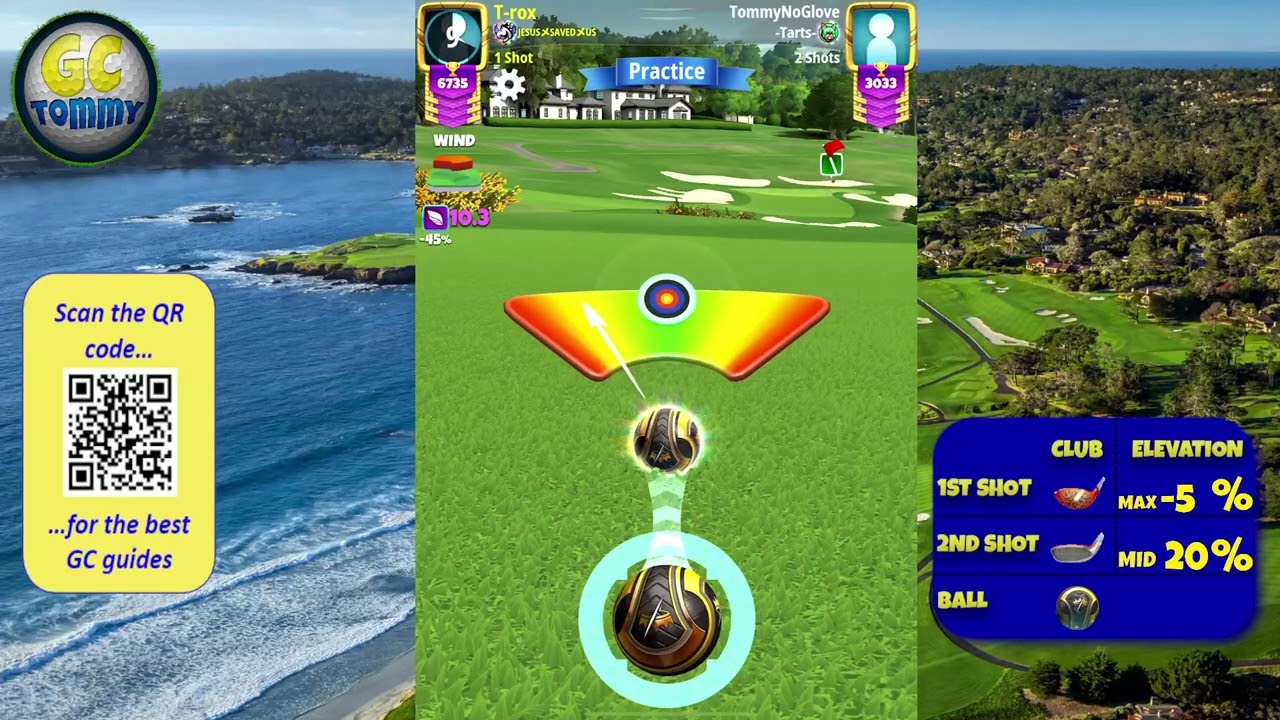This screenshot has height=720, width=1280.
Task: Open the gear settings menu
Action: (x=508, y=85)
